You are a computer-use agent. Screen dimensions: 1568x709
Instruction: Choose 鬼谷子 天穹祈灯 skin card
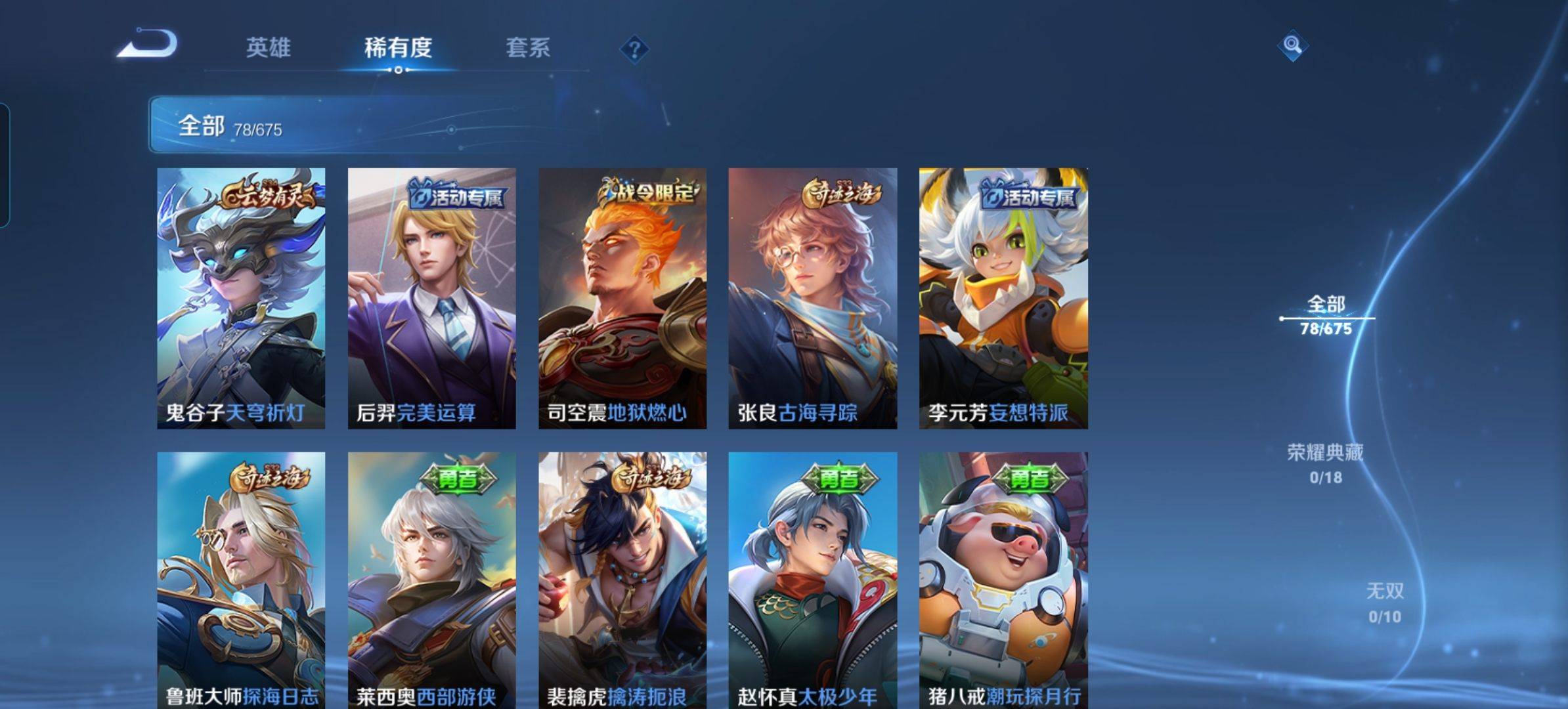click(241, 298)
